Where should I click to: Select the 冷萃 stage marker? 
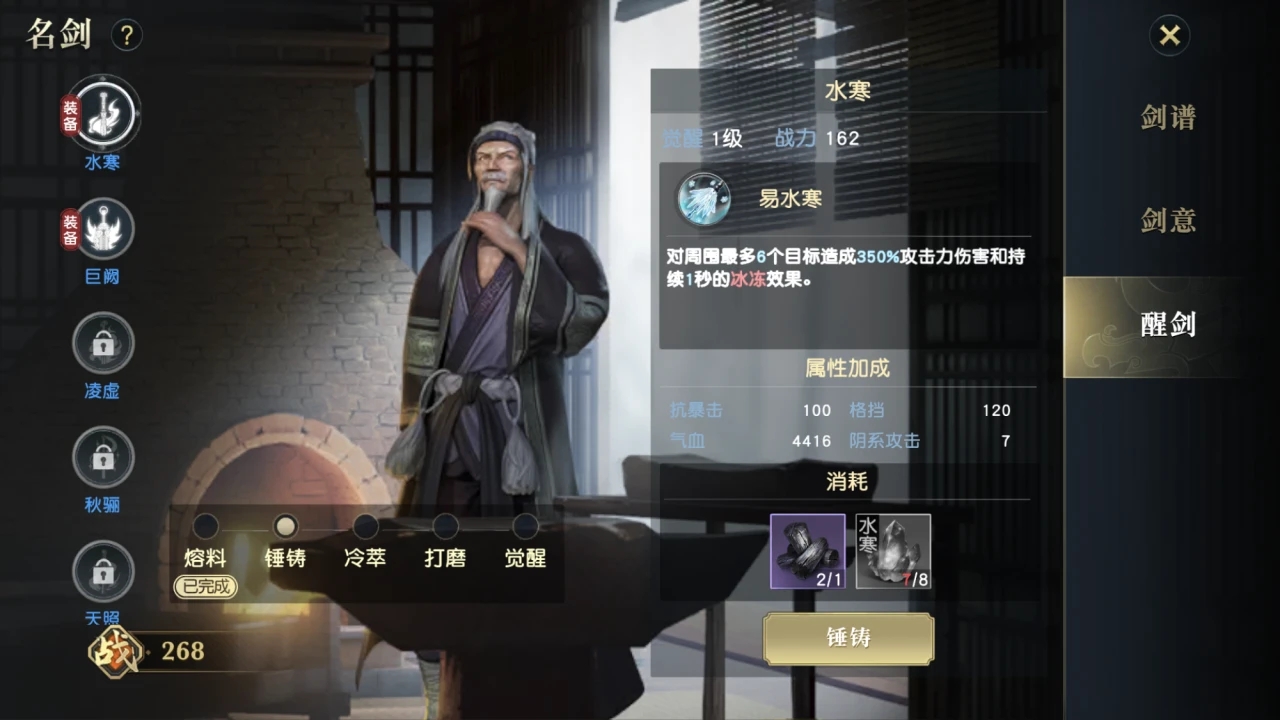pyautogui.click(x=365, y=525)
